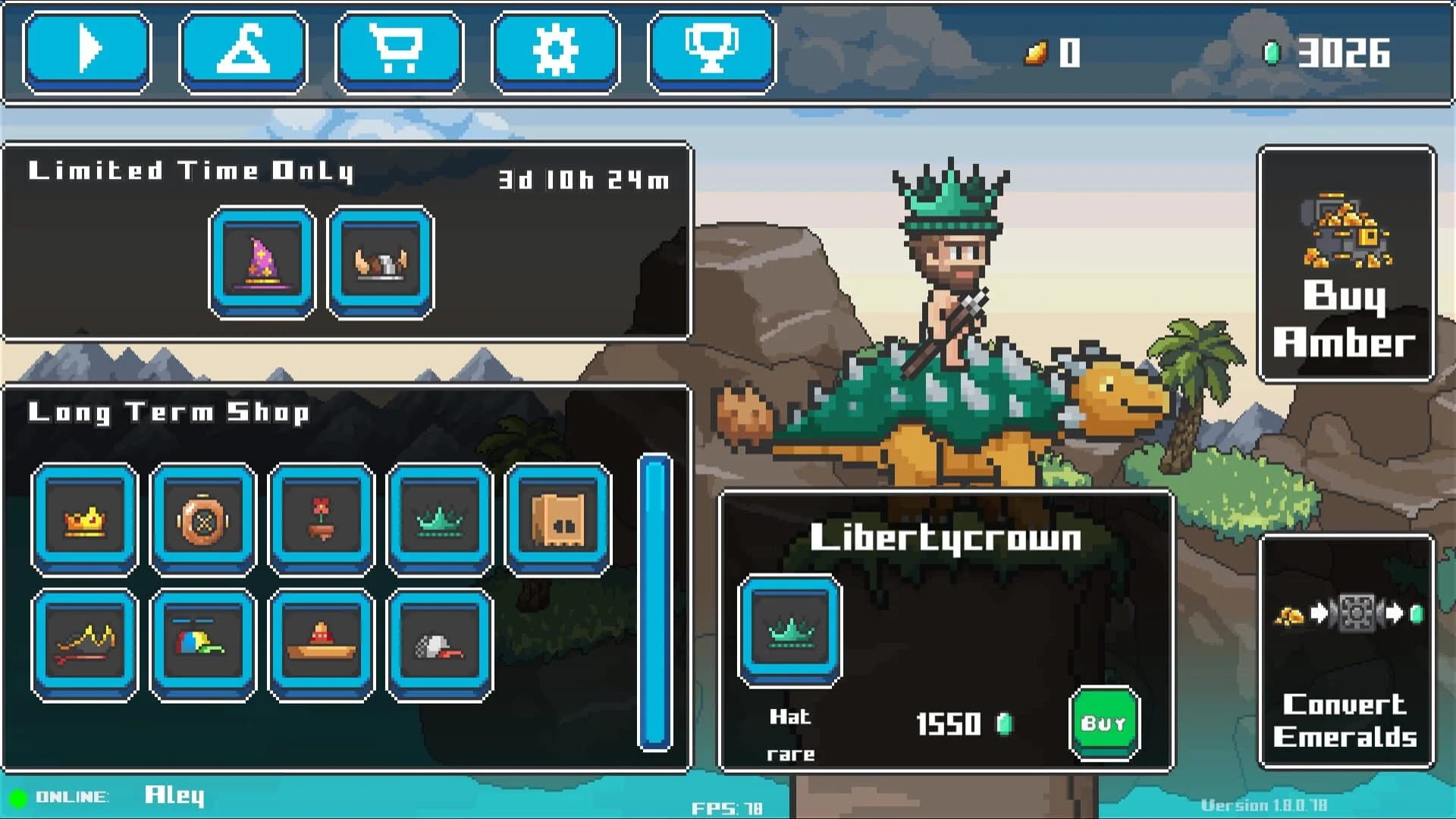The width and height of the screenshot is (1456, 819).
Task: Click the shop list scrollbar
Action: (x=654, y=599)
